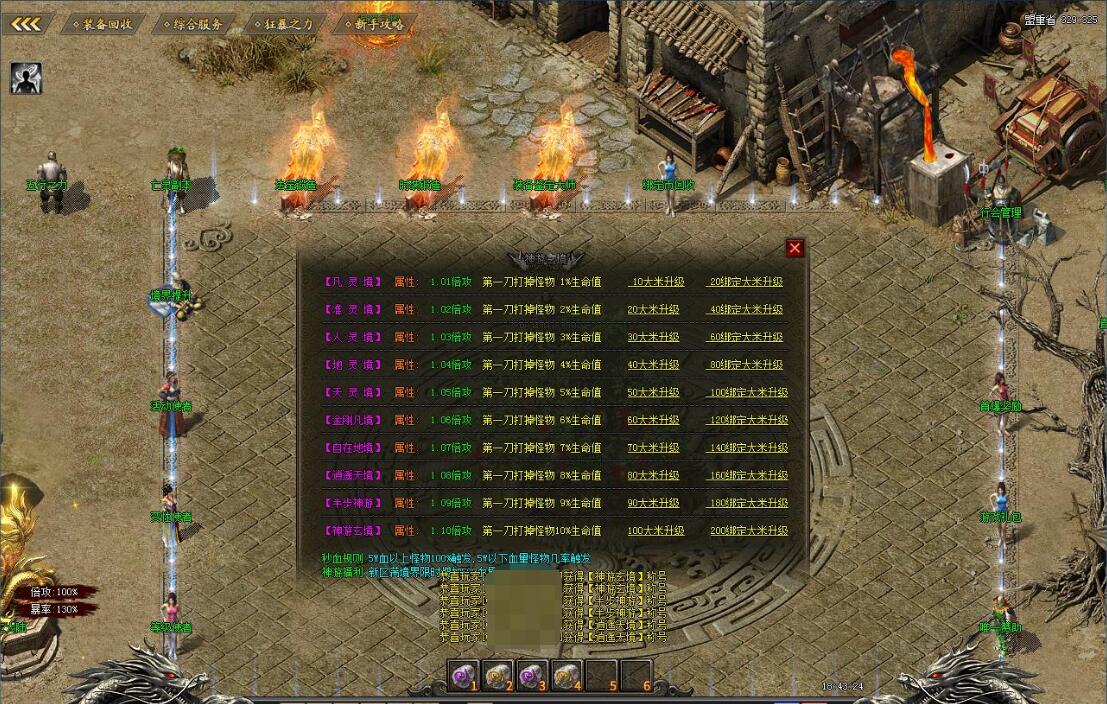Use the gold scroll in hotbar slot 2
This screenshot has width=1107, height=704.
click(x=497, y=676)
